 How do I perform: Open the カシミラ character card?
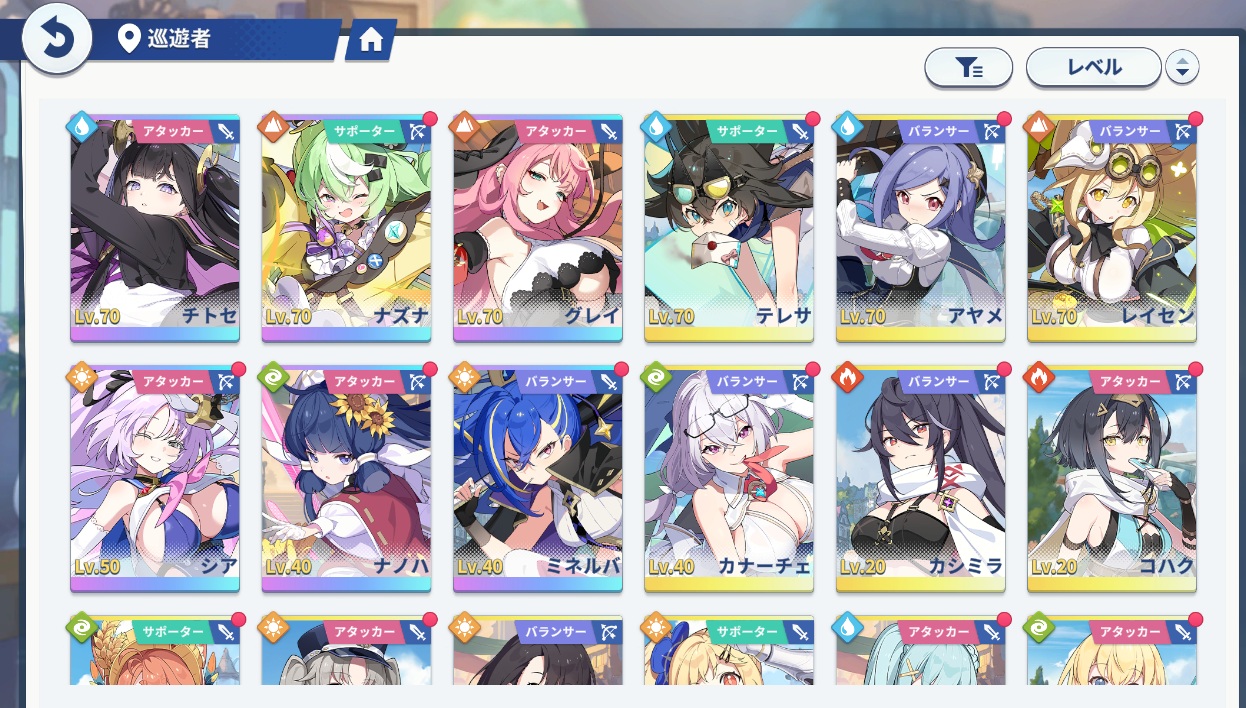coord(920,476)
